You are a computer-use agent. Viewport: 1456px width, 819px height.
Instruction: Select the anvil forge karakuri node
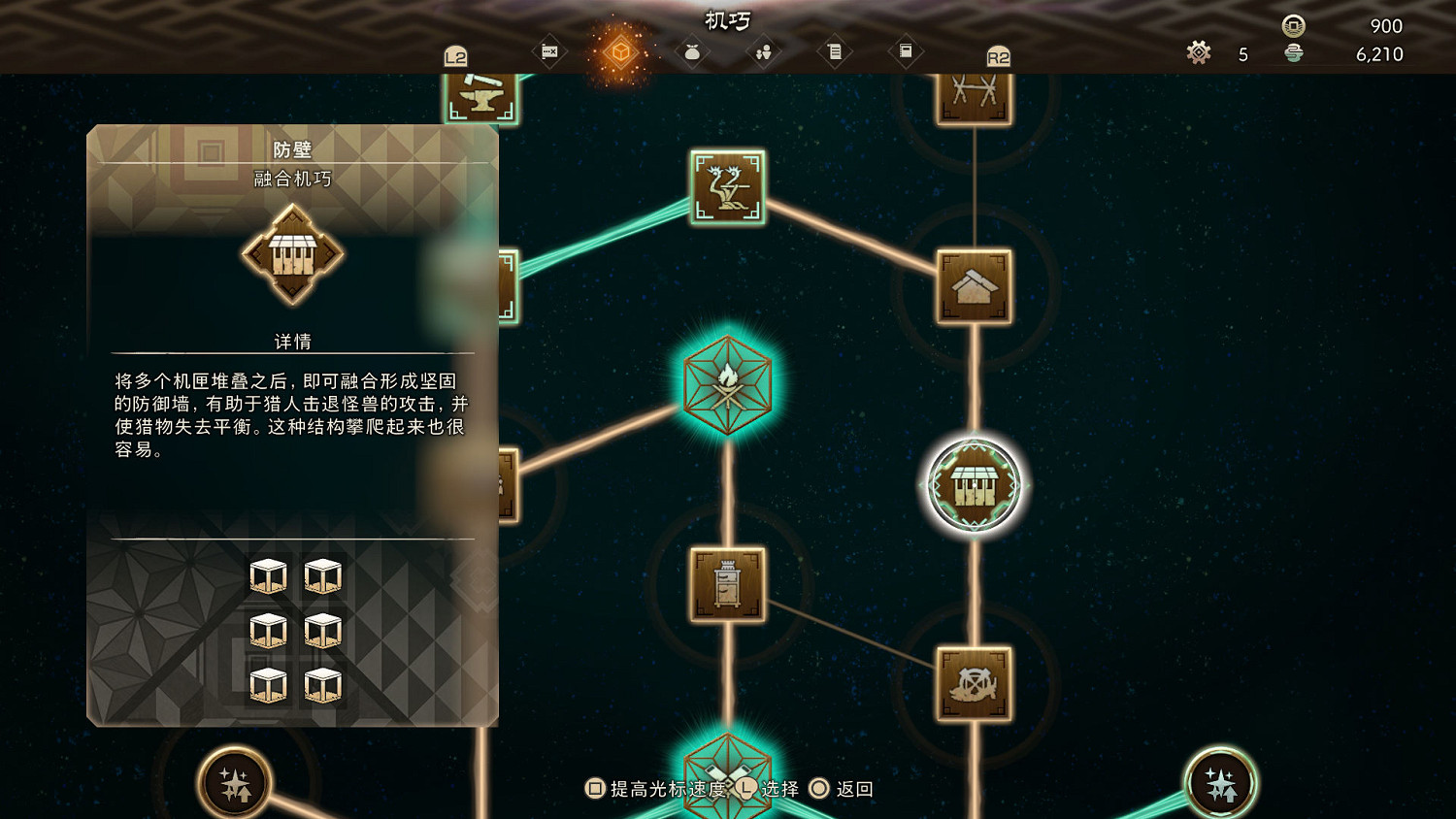[x=482, y=95]
